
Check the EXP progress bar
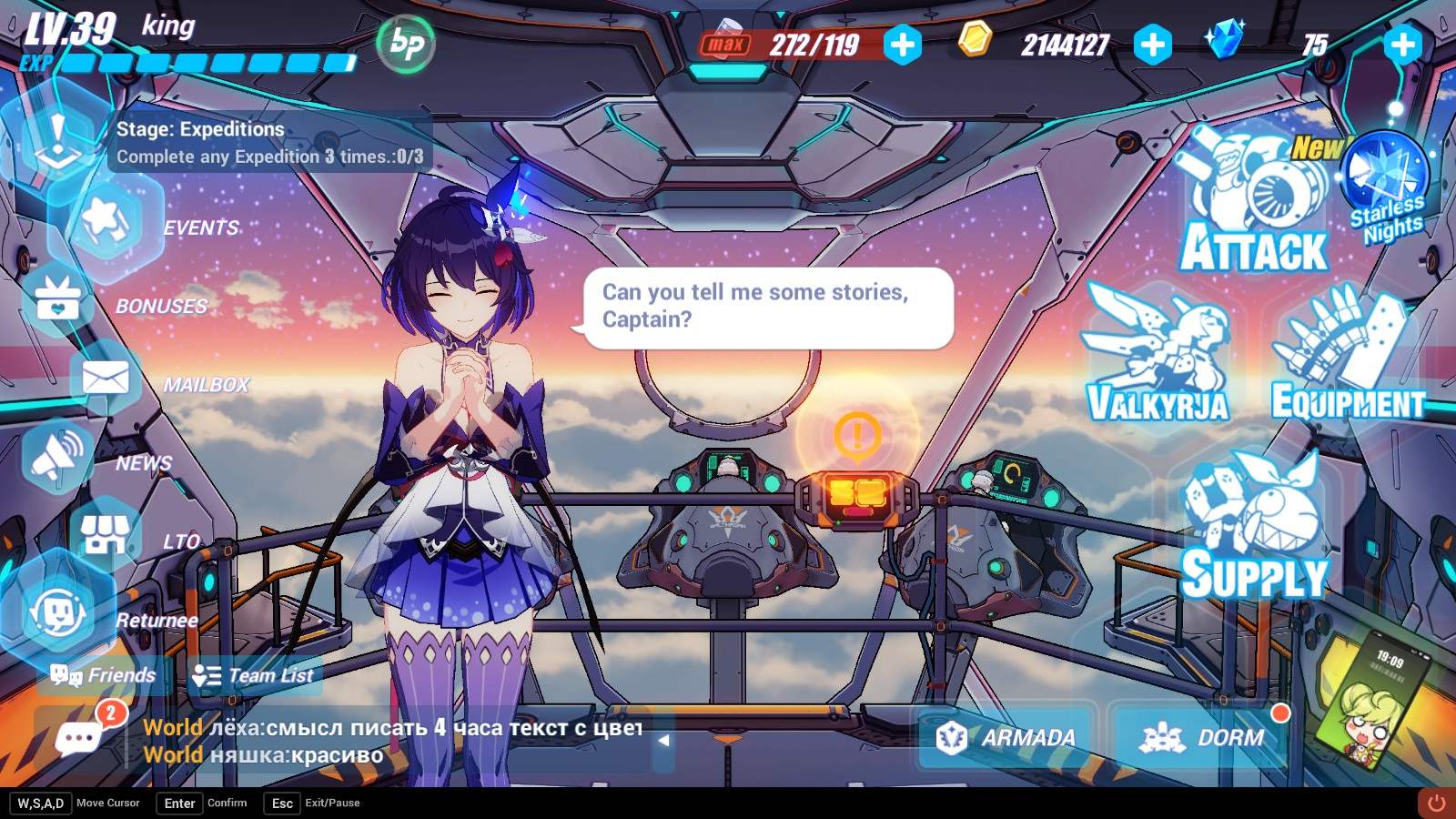coord(209,64)
